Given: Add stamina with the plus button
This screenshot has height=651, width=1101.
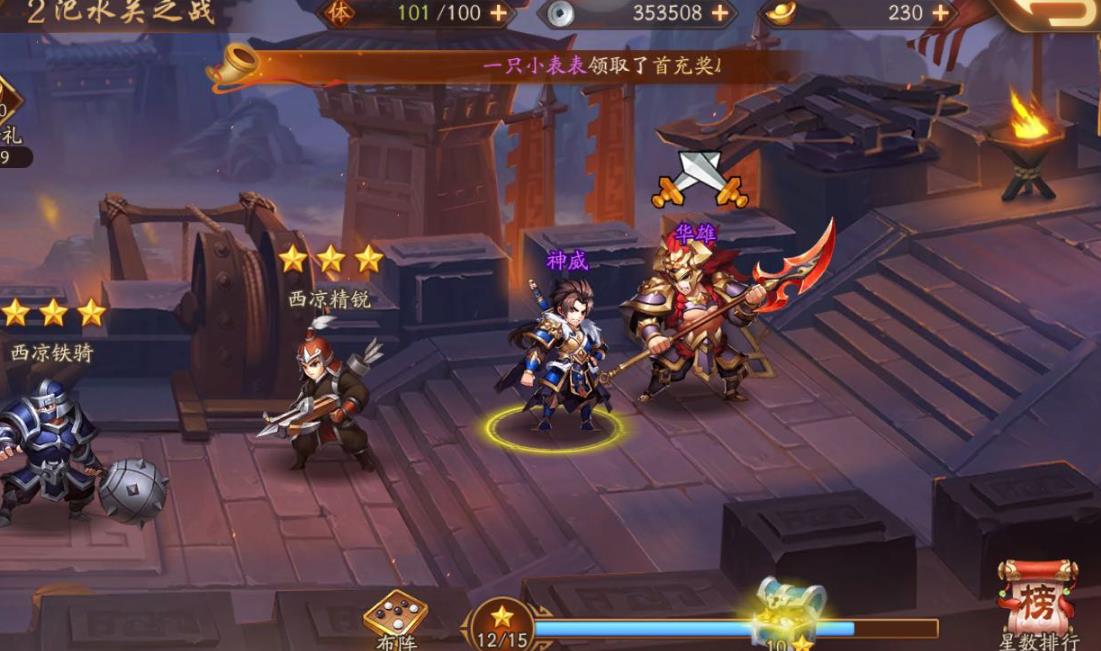Looking at the screenshot, I should point(497,13).
